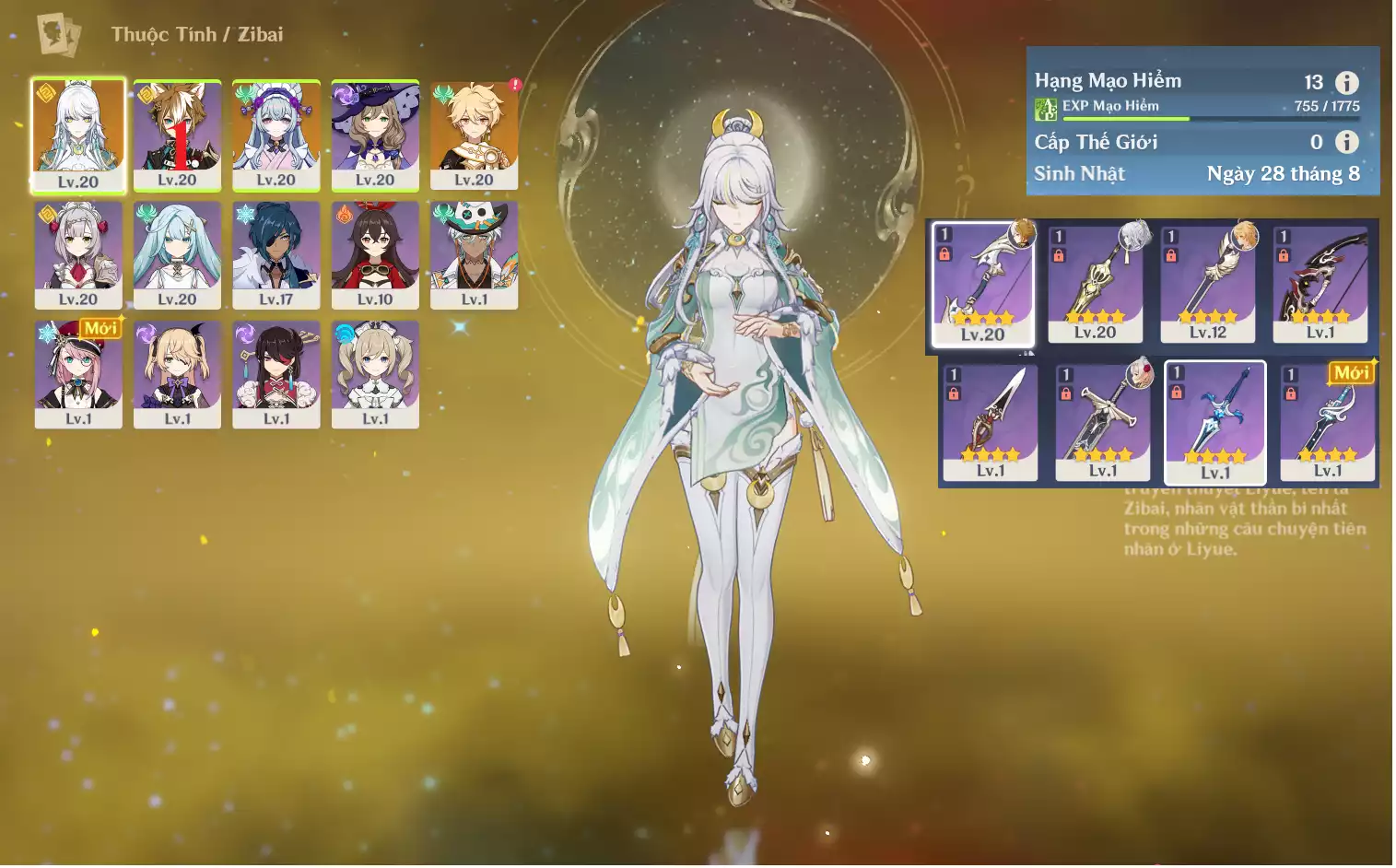The width and height of the screenshot is (1396, 868).
Task: Choose Gorou with the fox ears
Action: tap(177, 135)
